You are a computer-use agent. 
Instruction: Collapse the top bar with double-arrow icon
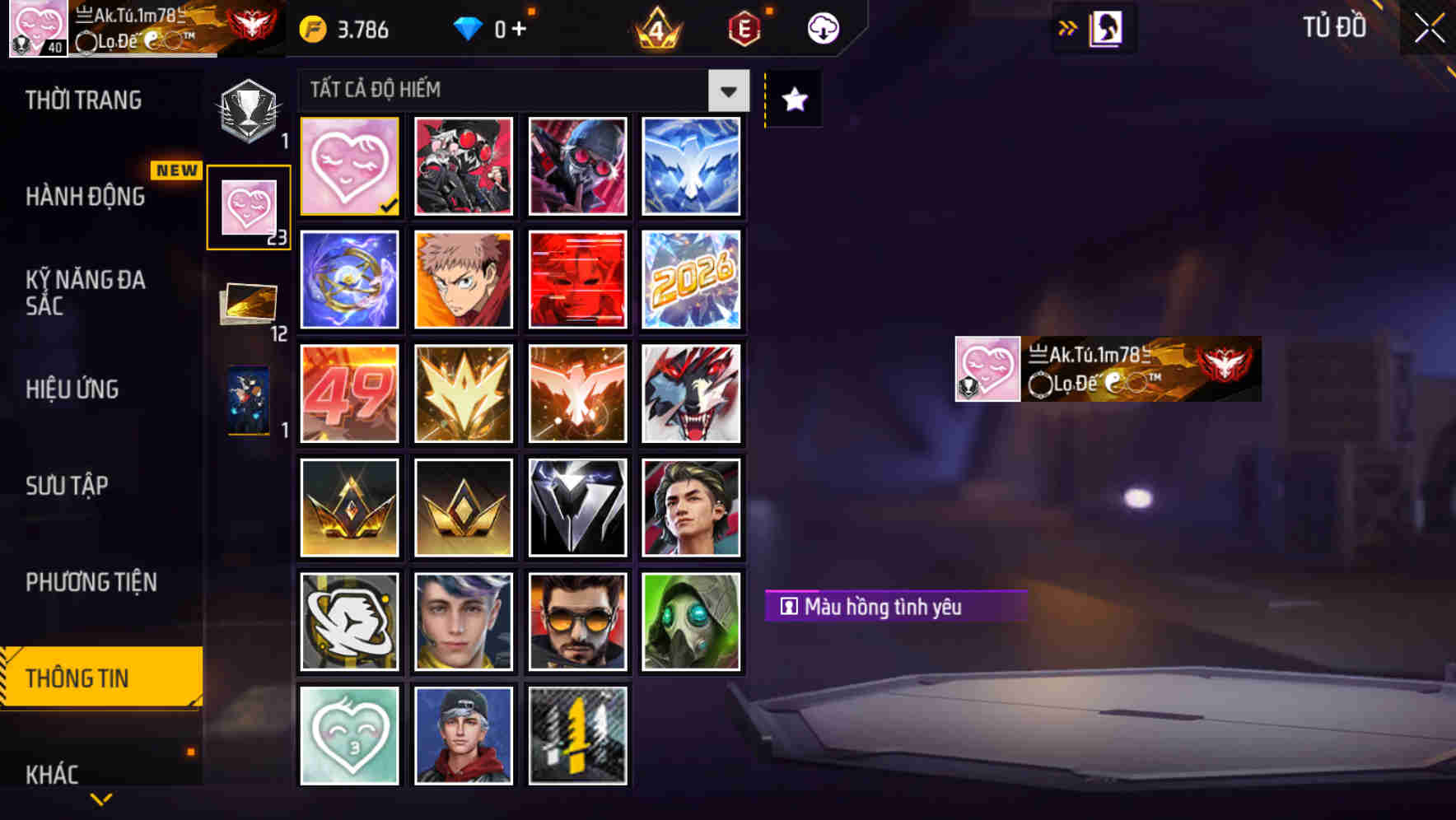click(1066, 27)
